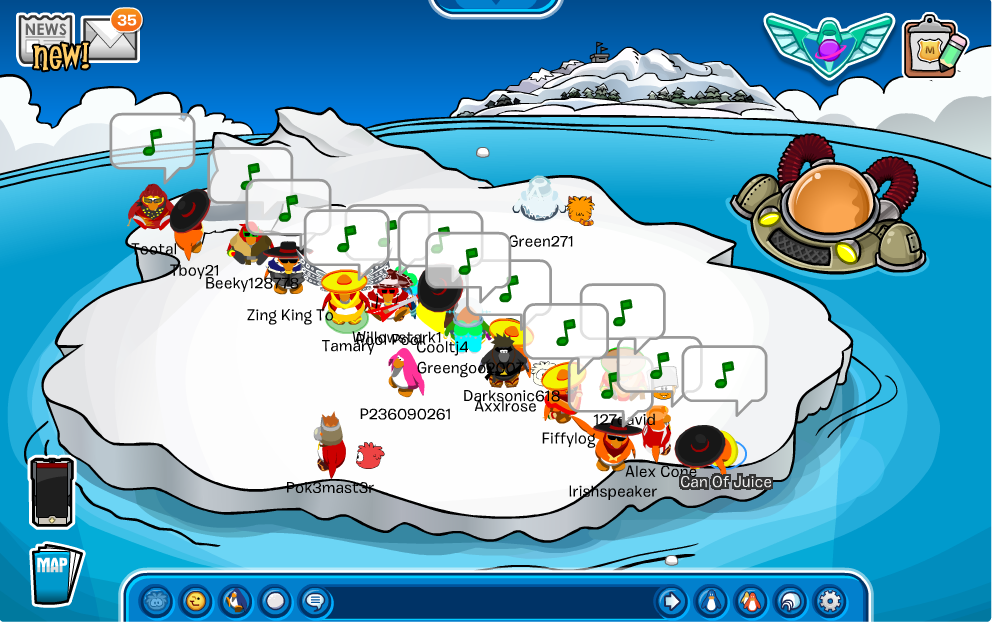Open the spy phone
This screenshot has height=626, width=994.
[51, 492]
